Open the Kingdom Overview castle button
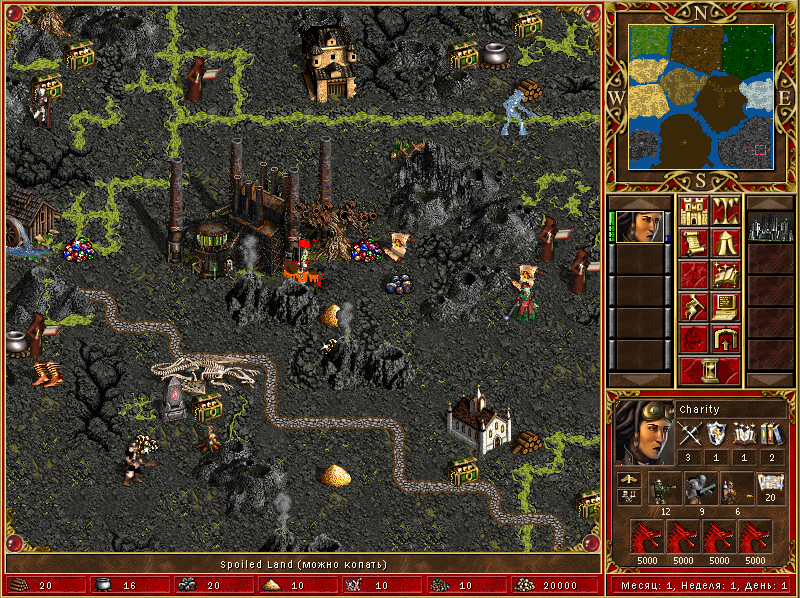The image size is (800, 598). pyautogui.click(x=692, y=211)
